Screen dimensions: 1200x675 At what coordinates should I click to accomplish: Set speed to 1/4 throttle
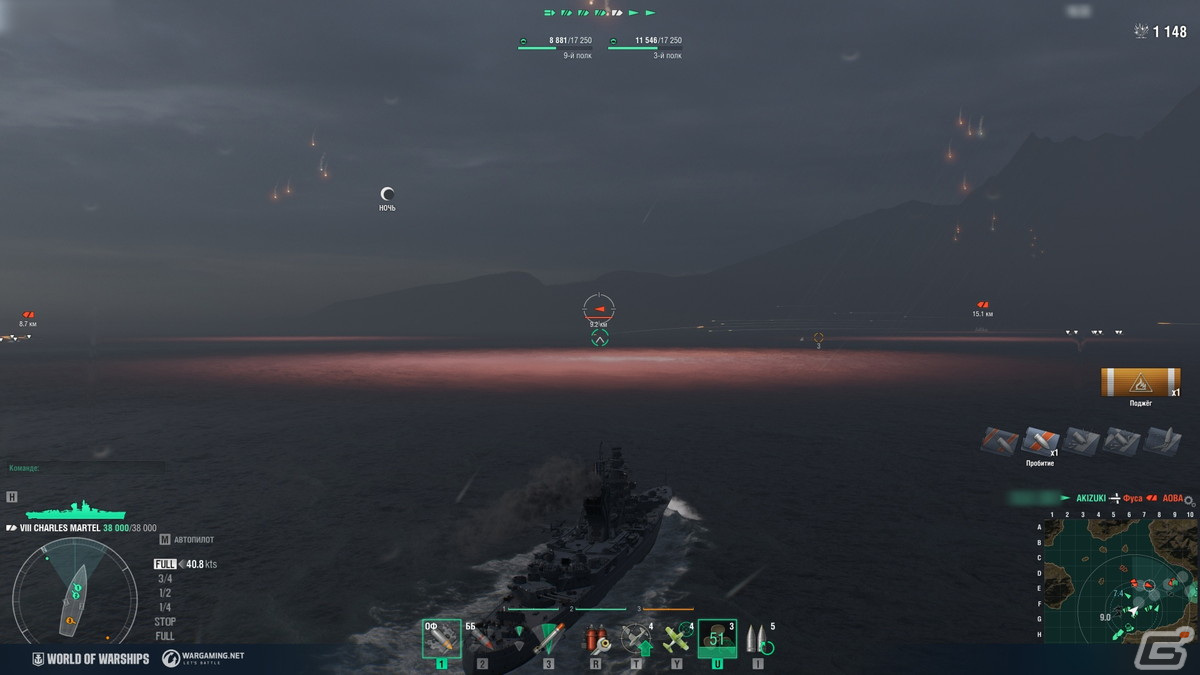pos(164,607)
